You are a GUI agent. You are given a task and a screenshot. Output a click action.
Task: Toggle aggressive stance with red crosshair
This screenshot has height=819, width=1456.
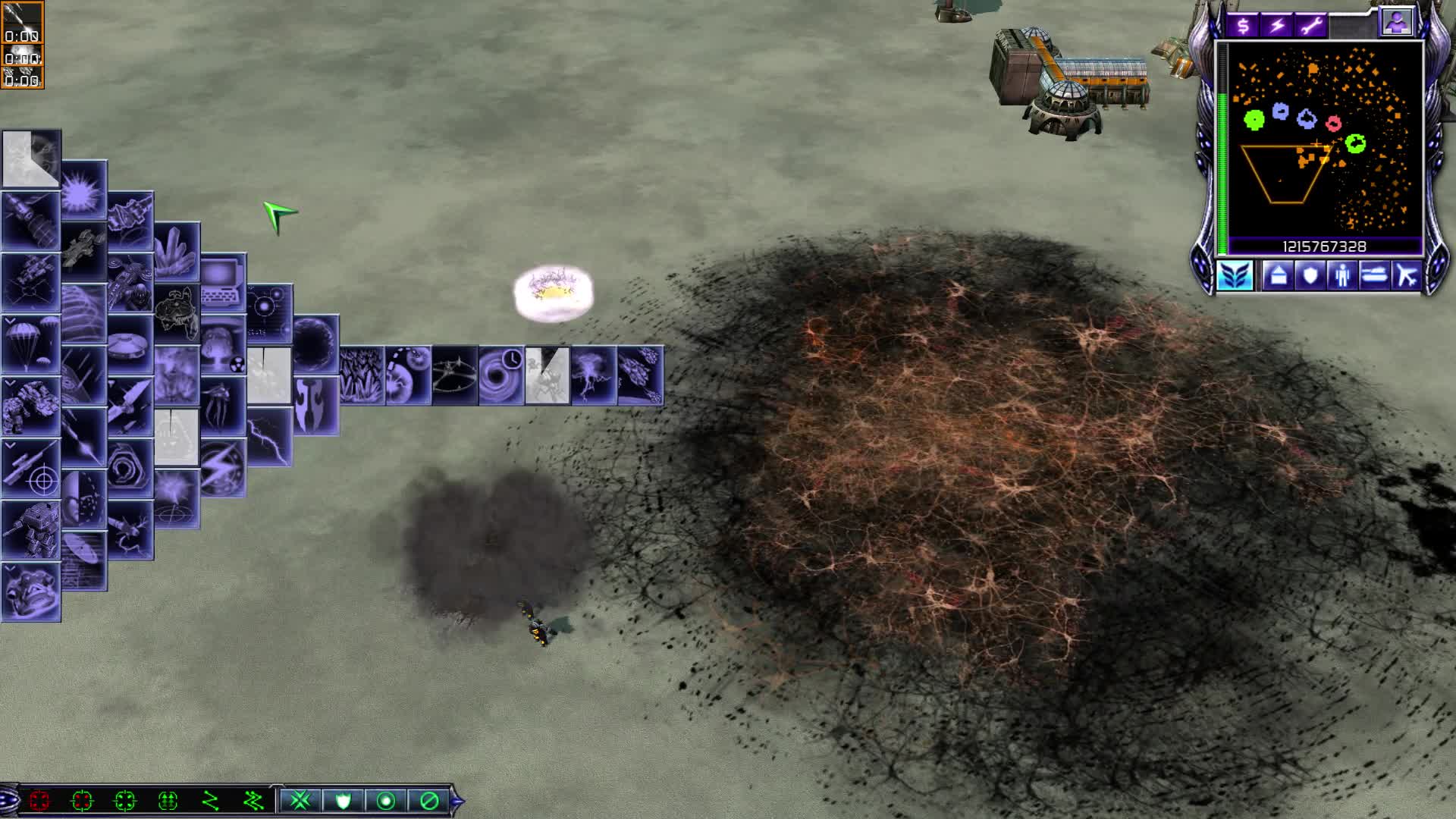(40, 802)
